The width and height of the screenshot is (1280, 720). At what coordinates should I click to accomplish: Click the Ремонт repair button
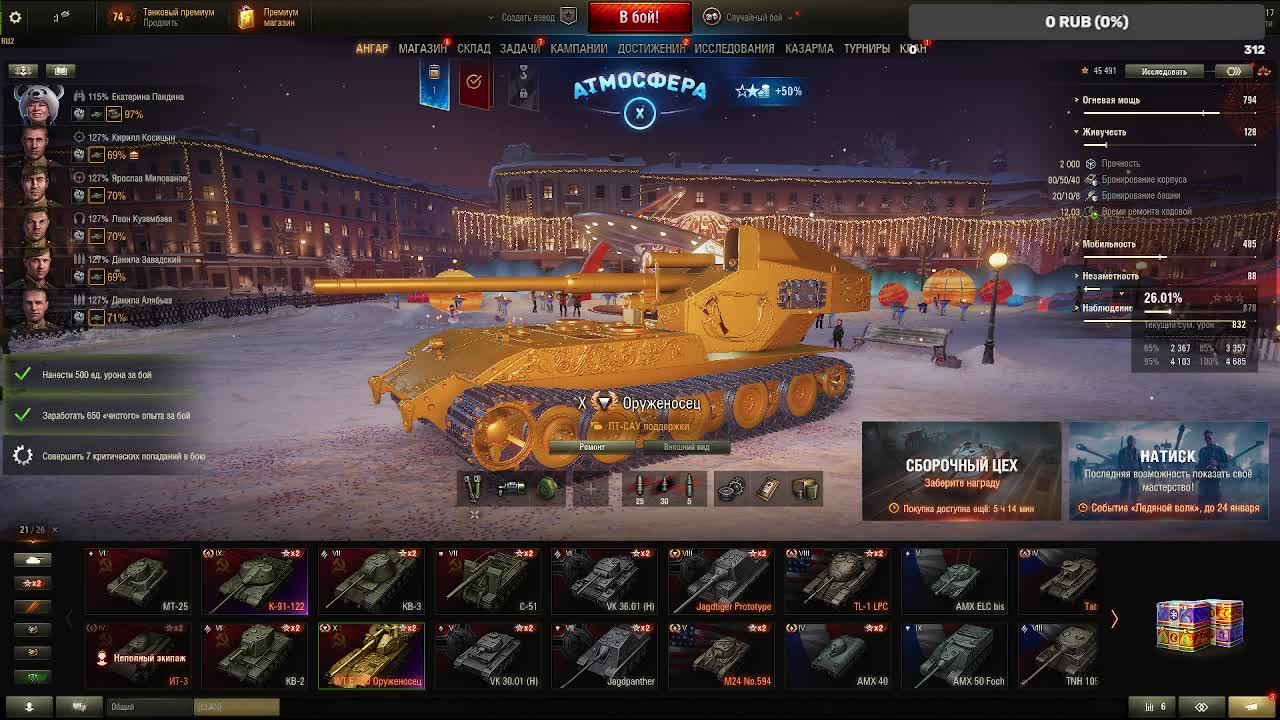click(592, 447)
